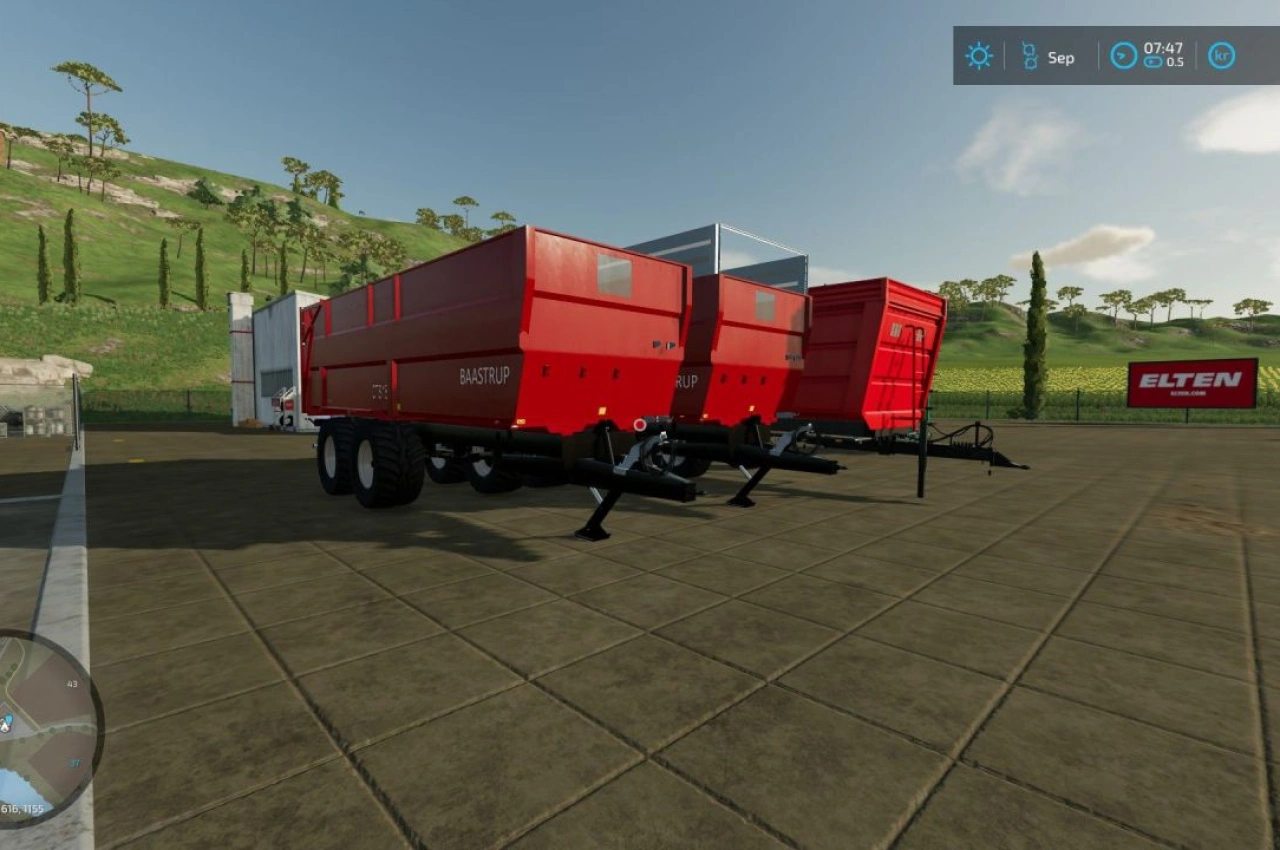Select the clock reading 07:47
The height and width of the screenshot is (850, 1280).
pyautogui.click(x=1163, y=48)
